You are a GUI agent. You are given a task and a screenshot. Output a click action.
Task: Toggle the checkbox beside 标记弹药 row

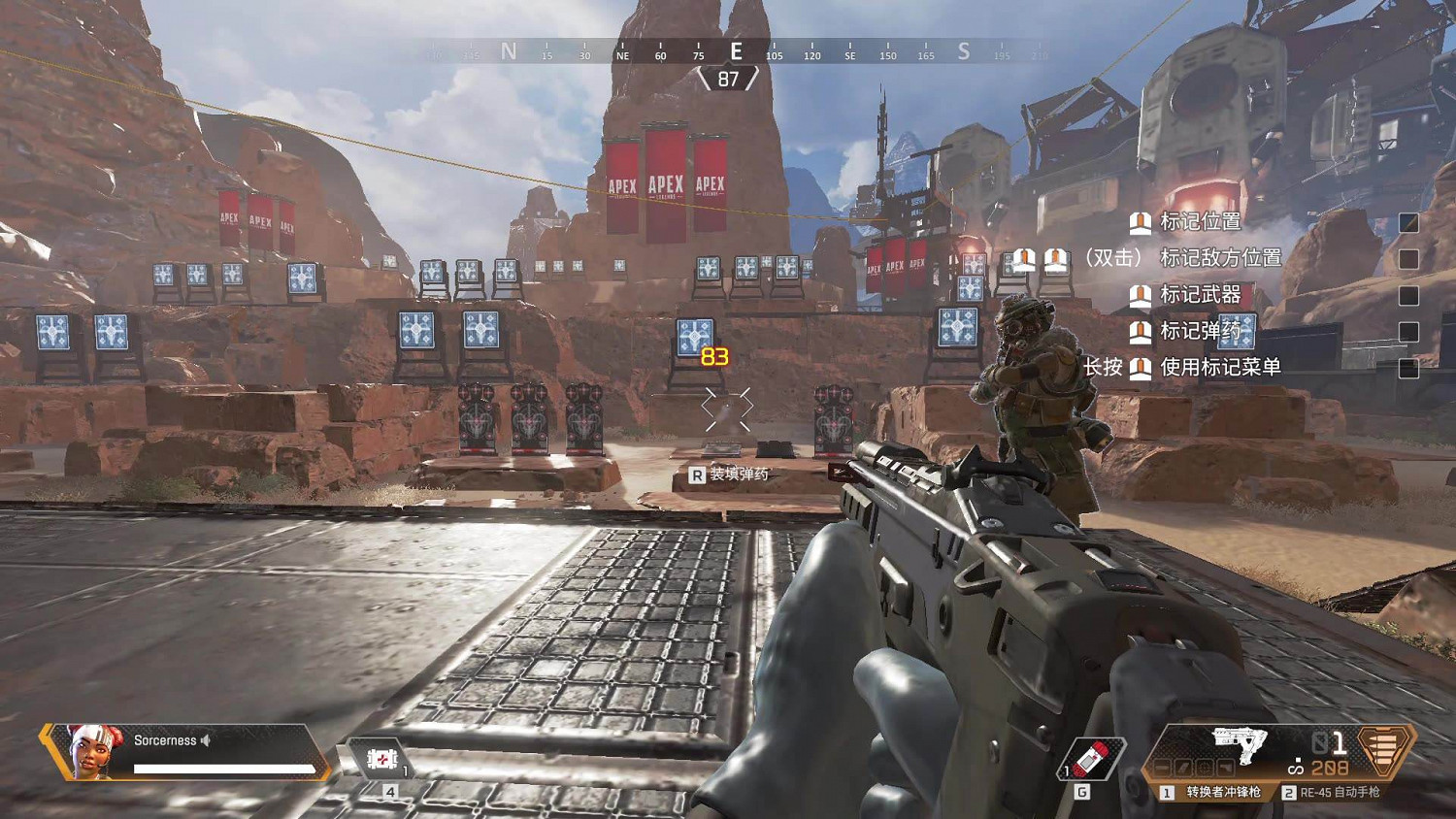(1408, 332)
